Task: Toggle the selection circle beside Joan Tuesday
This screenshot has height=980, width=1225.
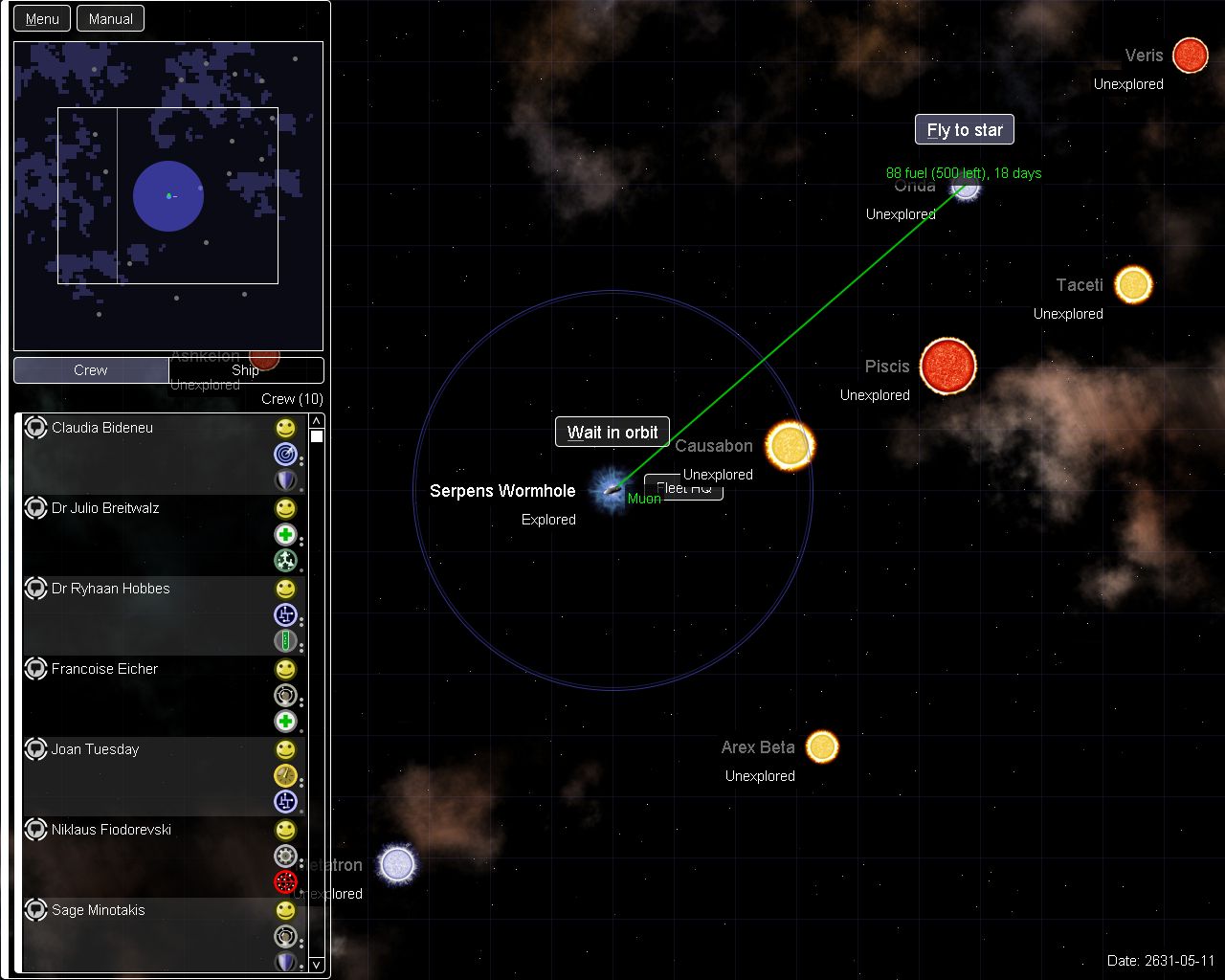Action: pos(35,749)
